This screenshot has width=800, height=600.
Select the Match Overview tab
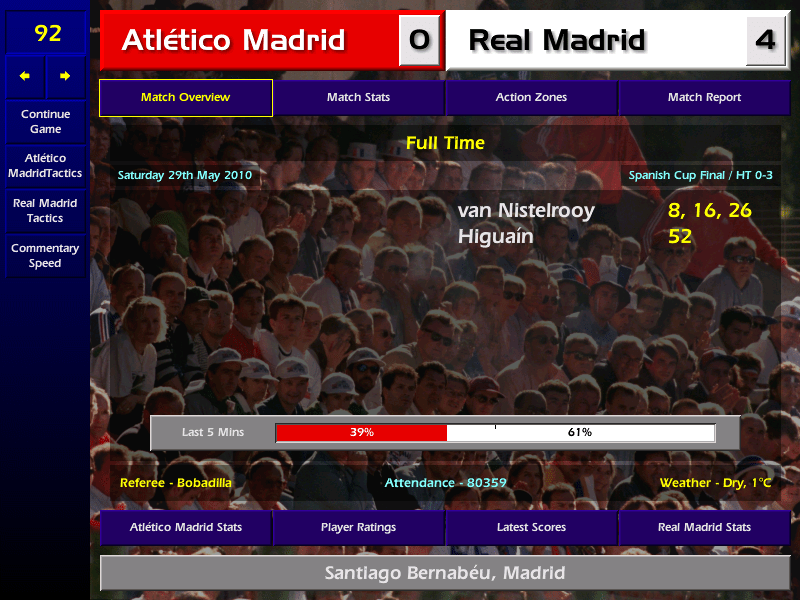(186, 98)
